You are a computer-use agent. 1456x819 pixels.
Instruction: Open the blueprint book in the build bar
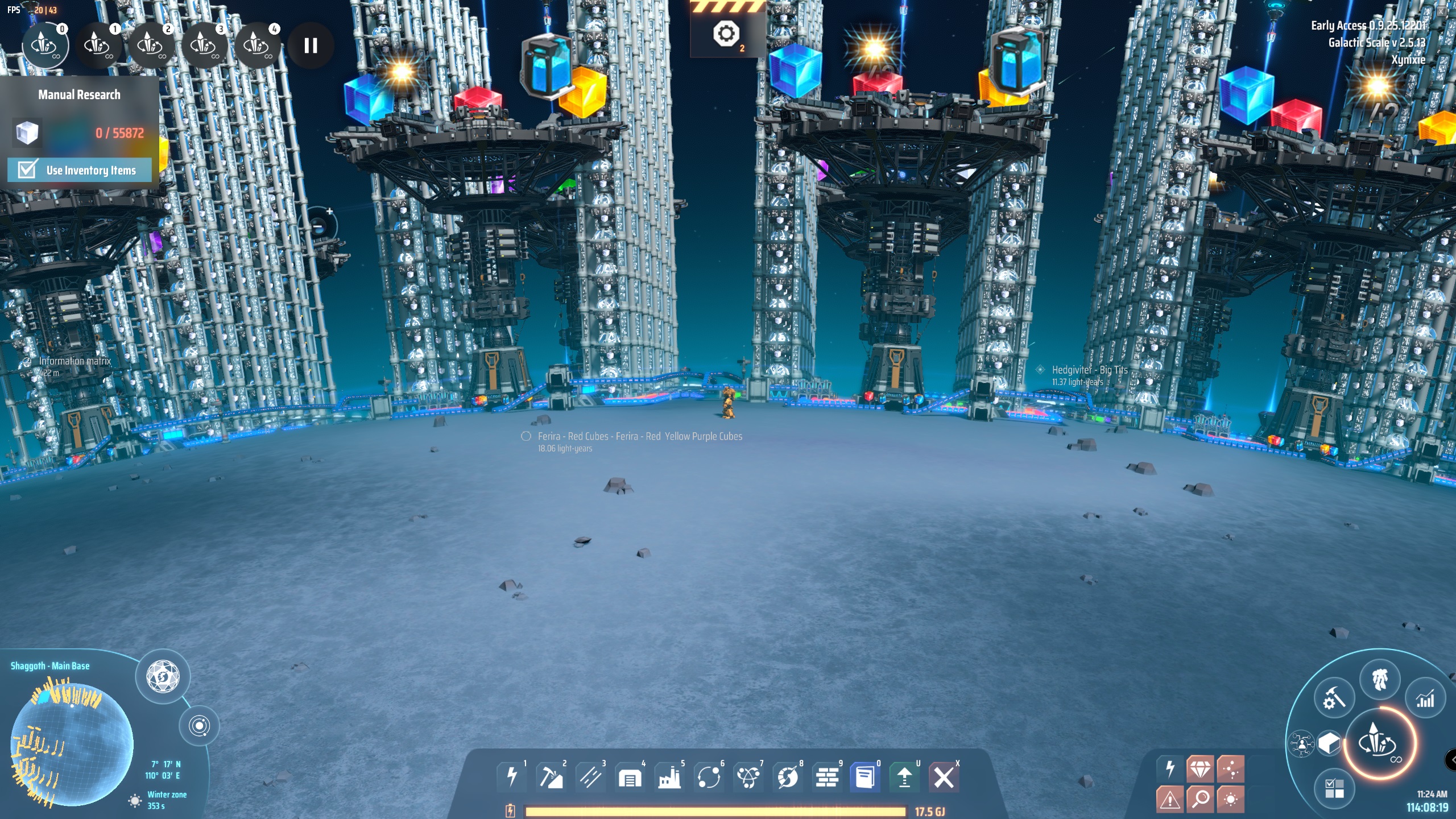[x=865, y=776]
